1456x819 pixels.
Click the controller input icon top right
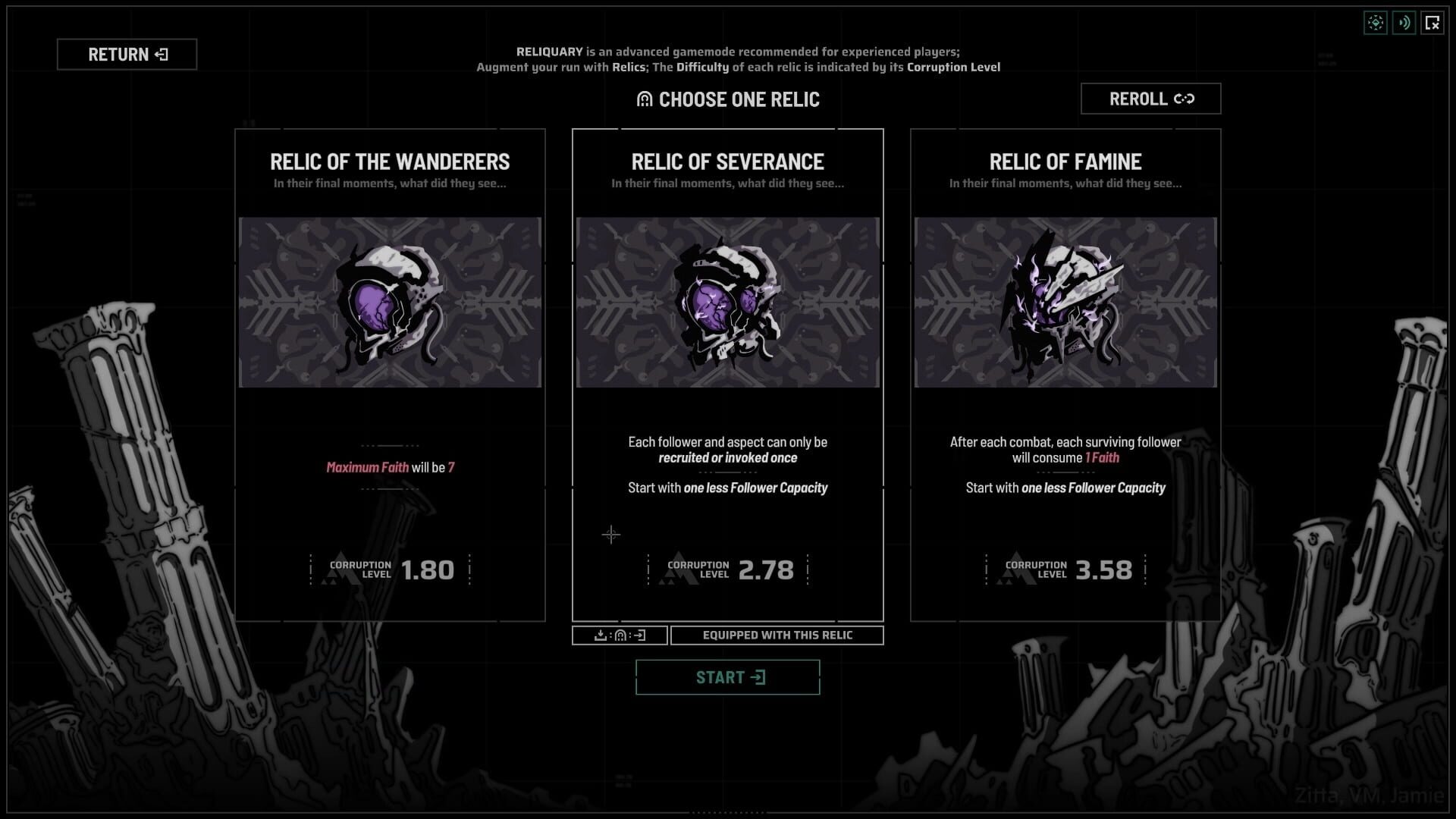1375,23
